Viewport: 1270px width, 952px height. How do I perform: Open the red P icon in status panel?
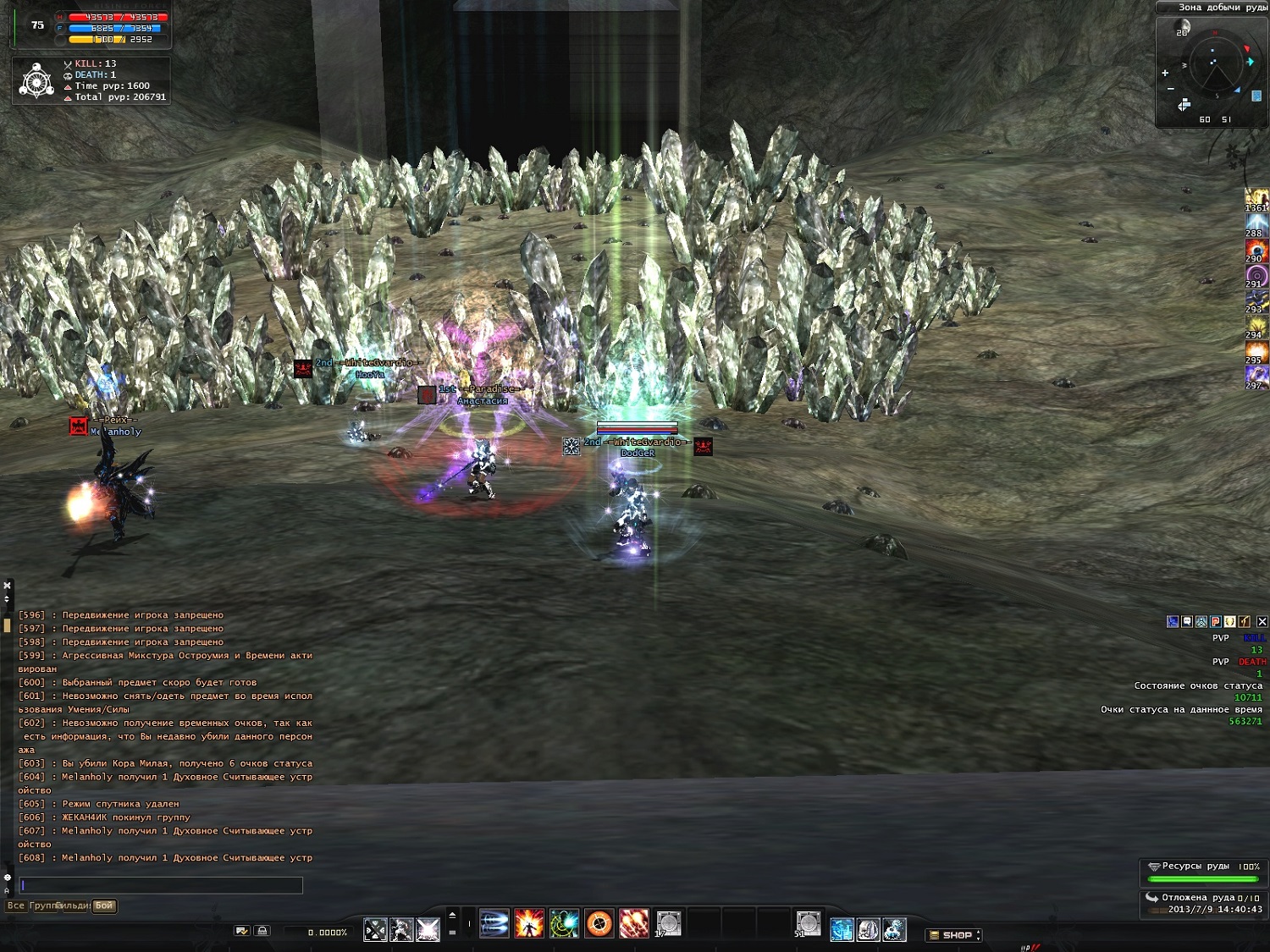coord(1216,622)
